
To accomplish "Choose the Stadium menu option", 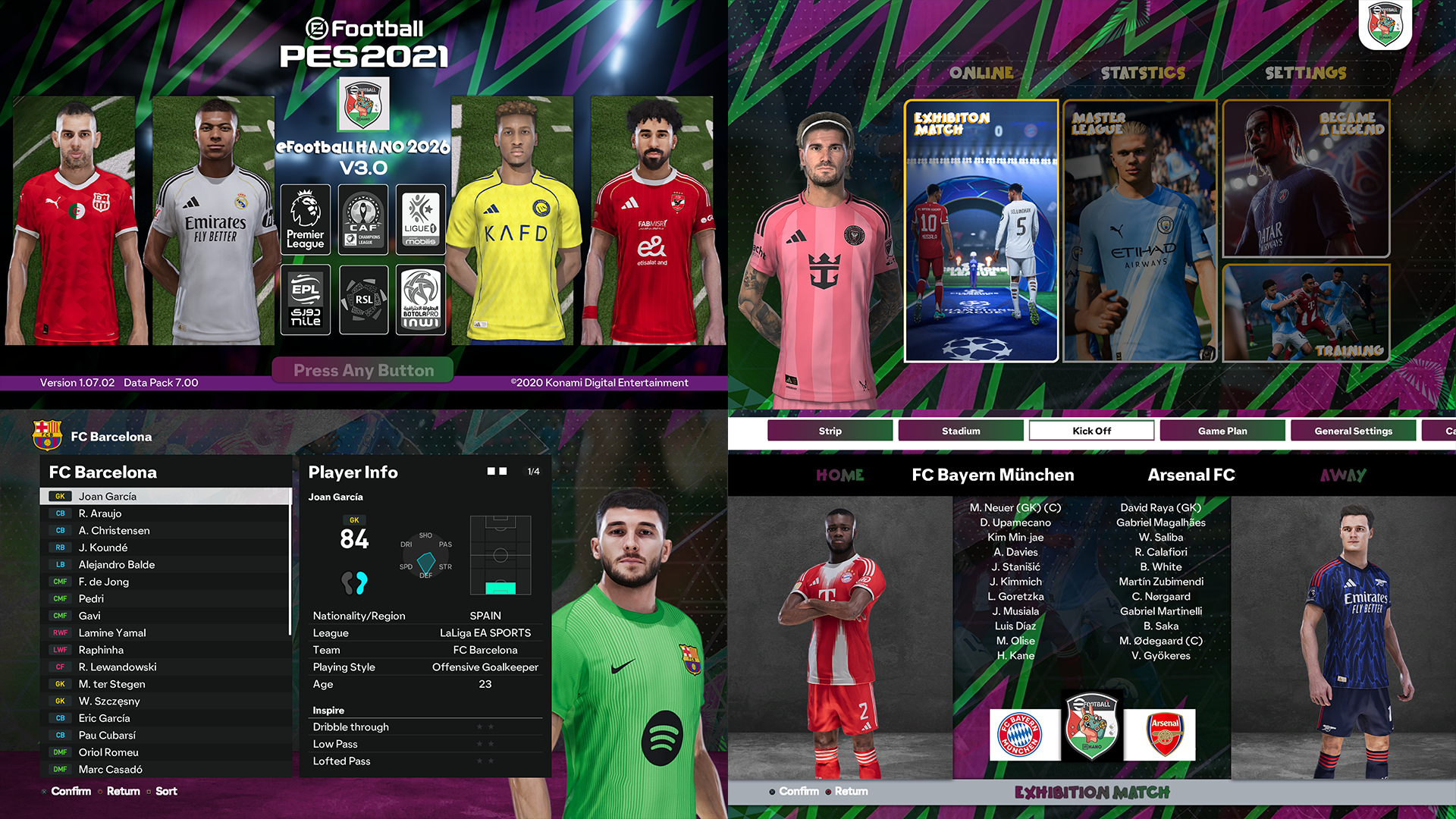I will (961, 431).
